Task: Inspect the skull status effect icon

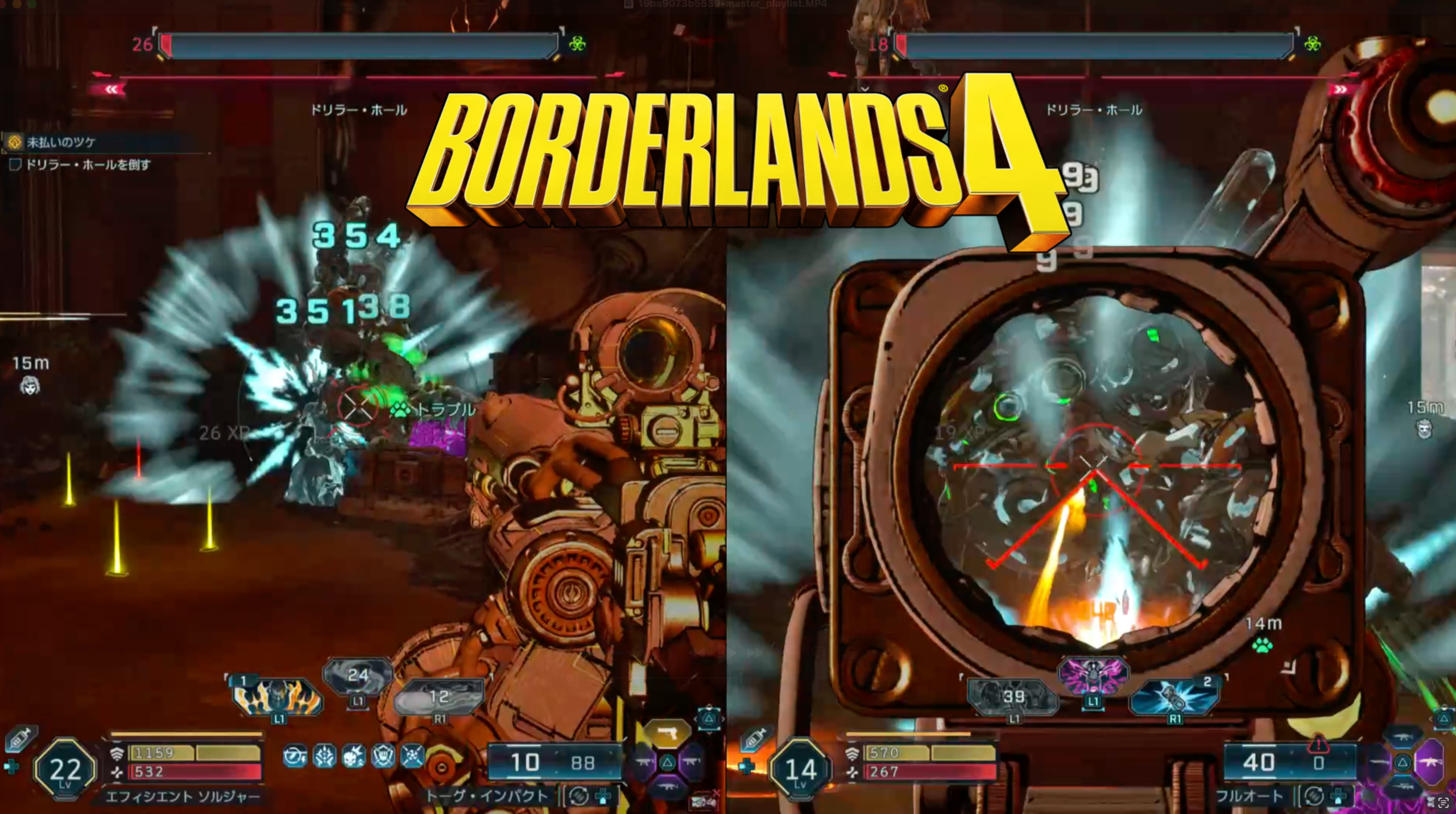Action: 354,757
